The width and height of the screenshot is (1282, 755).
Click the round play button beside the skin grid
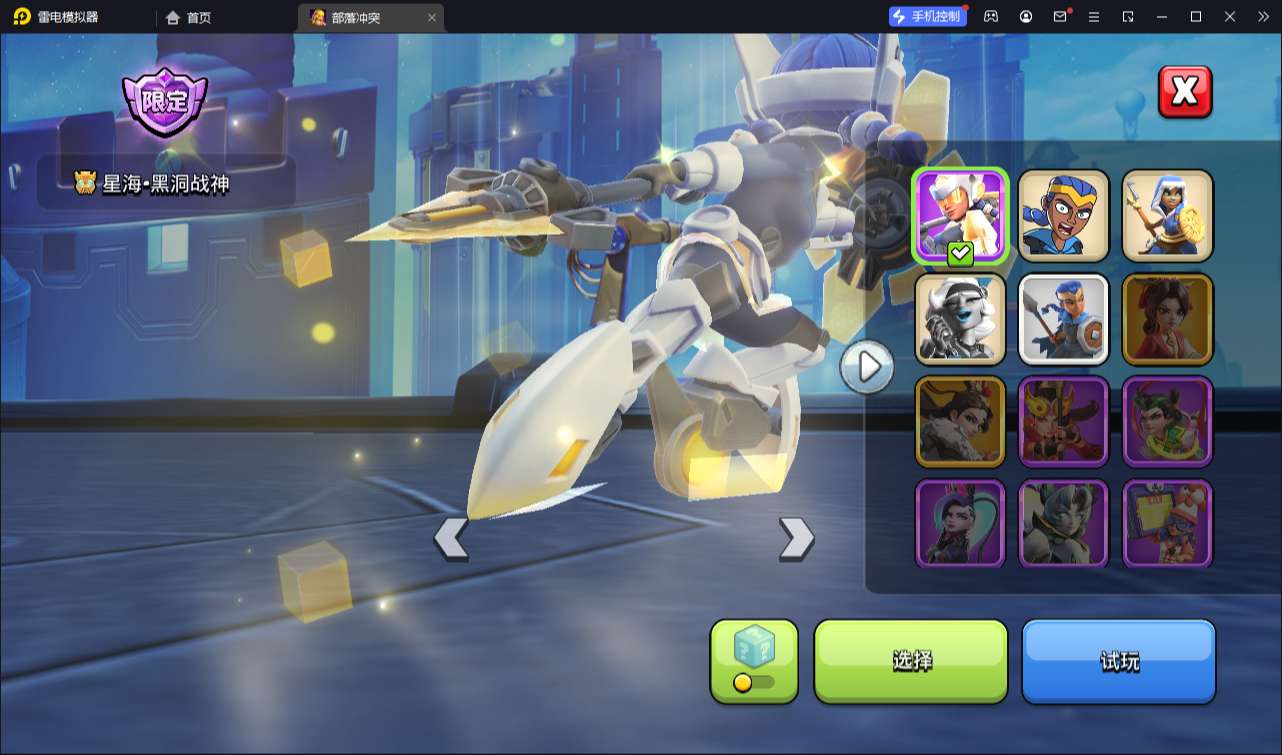click(x=866, y=367)
